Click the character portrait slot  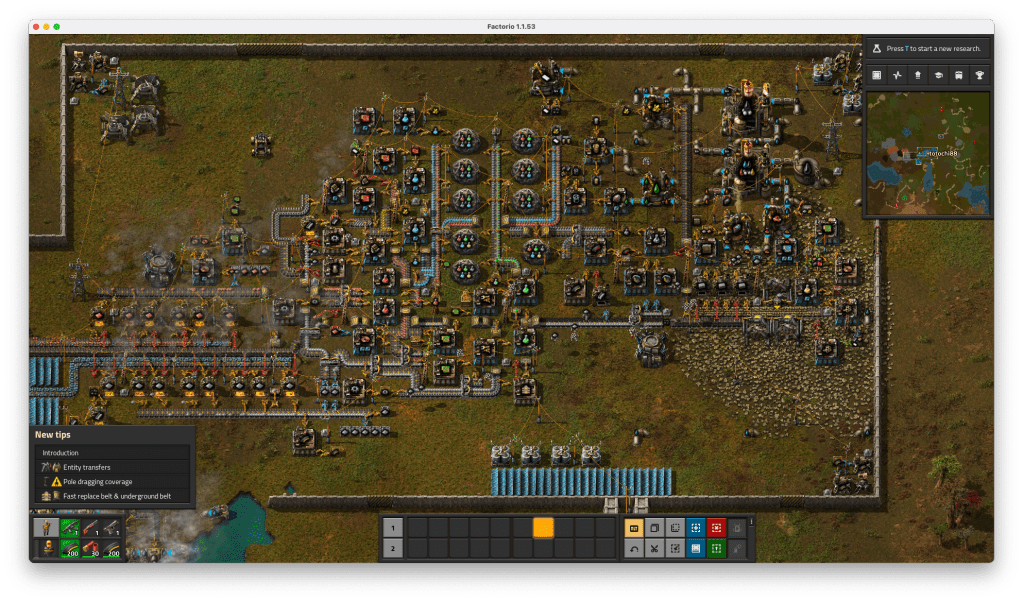point(45,527)
